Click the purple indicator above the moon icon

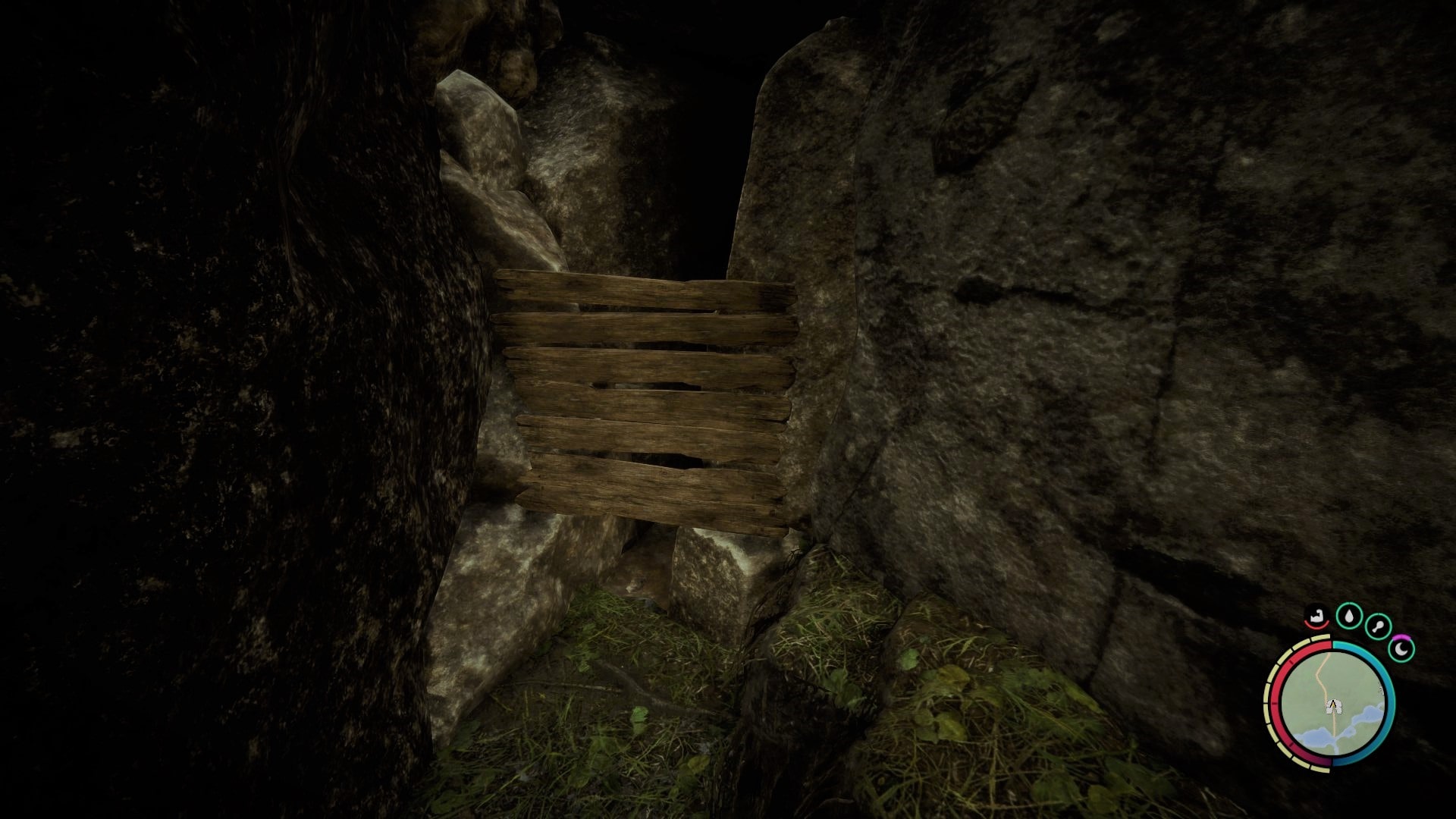click(x=1401, y=638)
